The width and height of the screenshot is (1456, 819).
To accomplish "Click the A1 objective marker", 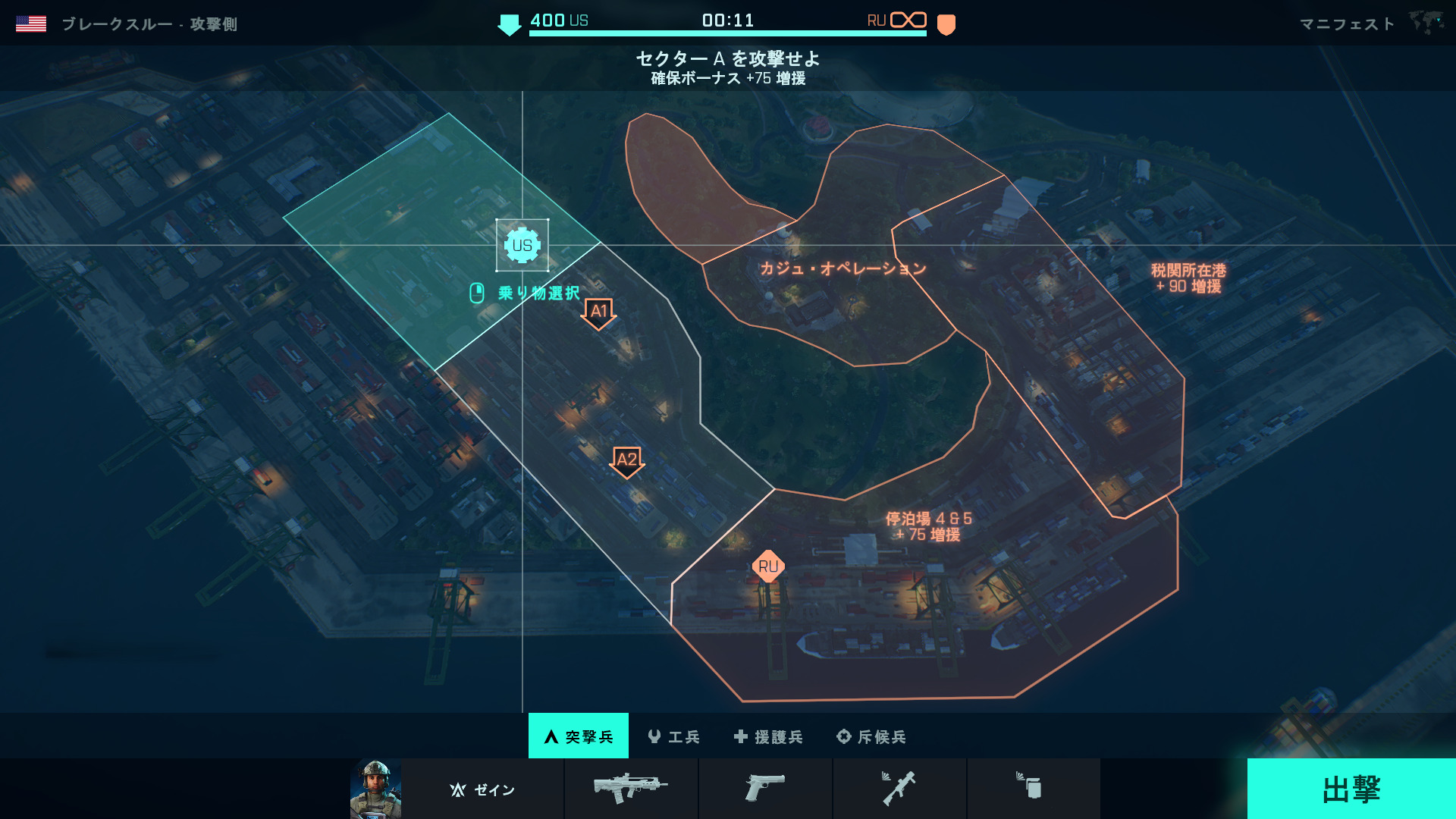I will [x=598, y=312].
